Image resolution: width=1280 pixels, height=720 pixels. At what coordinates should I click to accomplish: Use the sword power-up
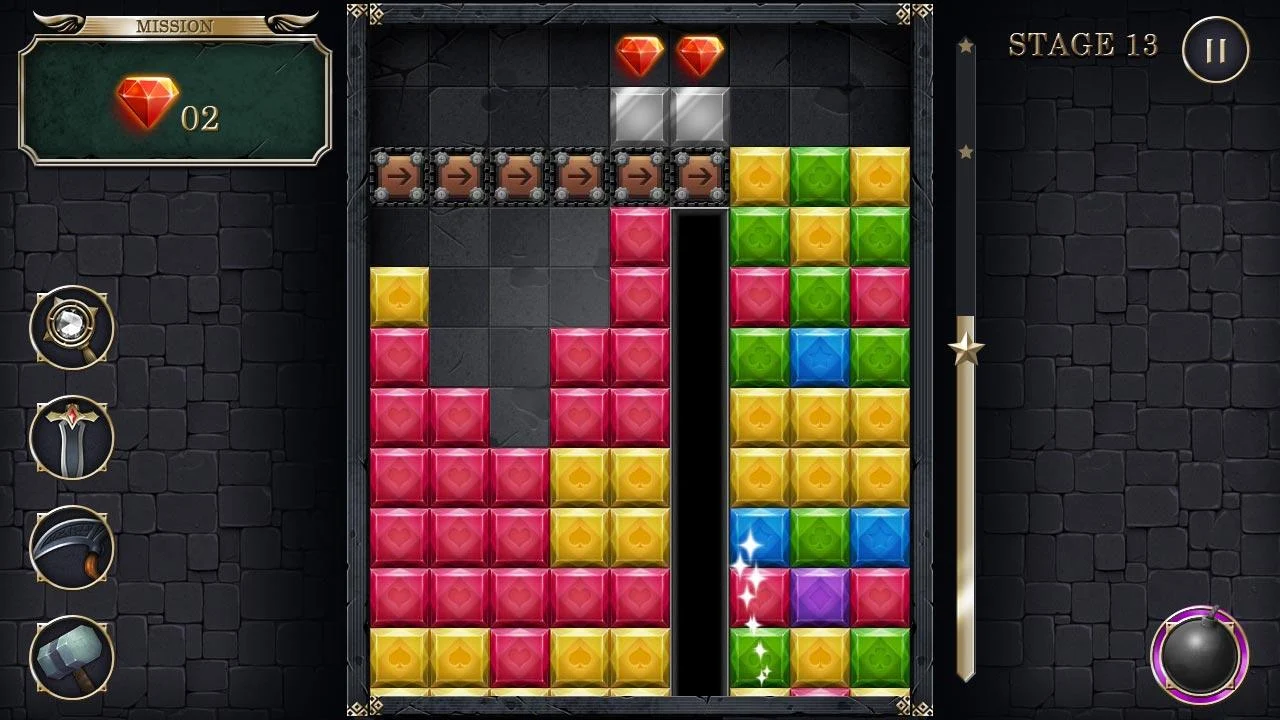coord(71,437)
